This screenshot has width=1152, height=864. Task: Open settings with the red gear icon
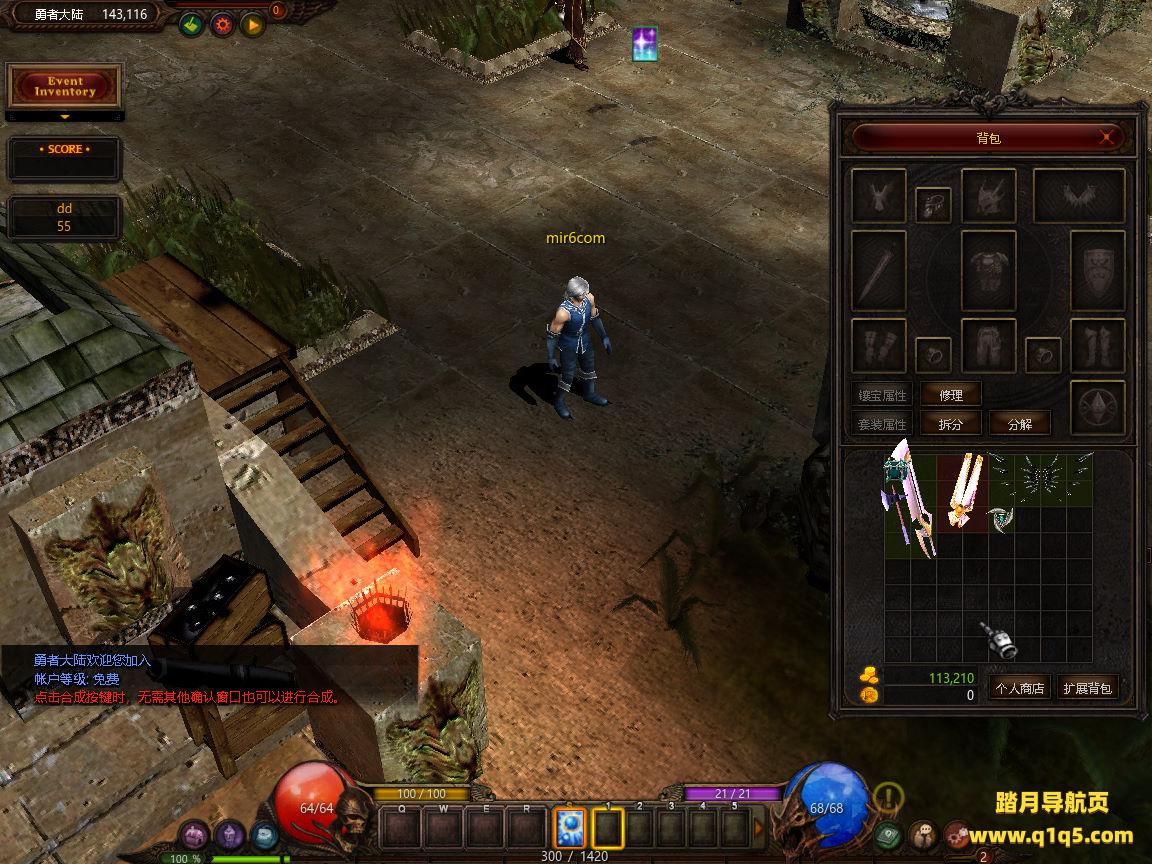tap(222, 25)
